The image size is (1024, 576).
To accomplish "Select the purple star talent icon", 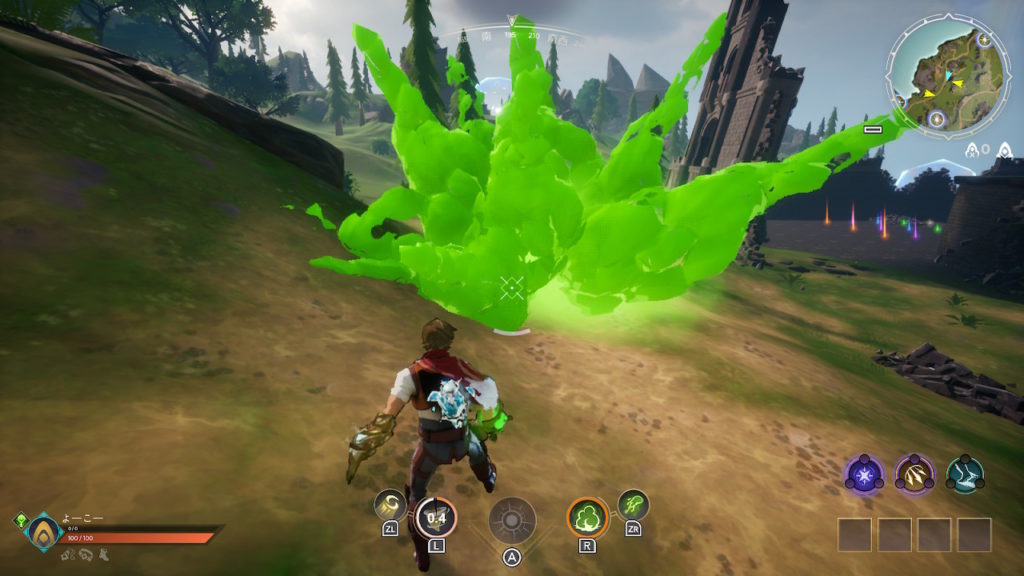I will (x=864, y=473).
